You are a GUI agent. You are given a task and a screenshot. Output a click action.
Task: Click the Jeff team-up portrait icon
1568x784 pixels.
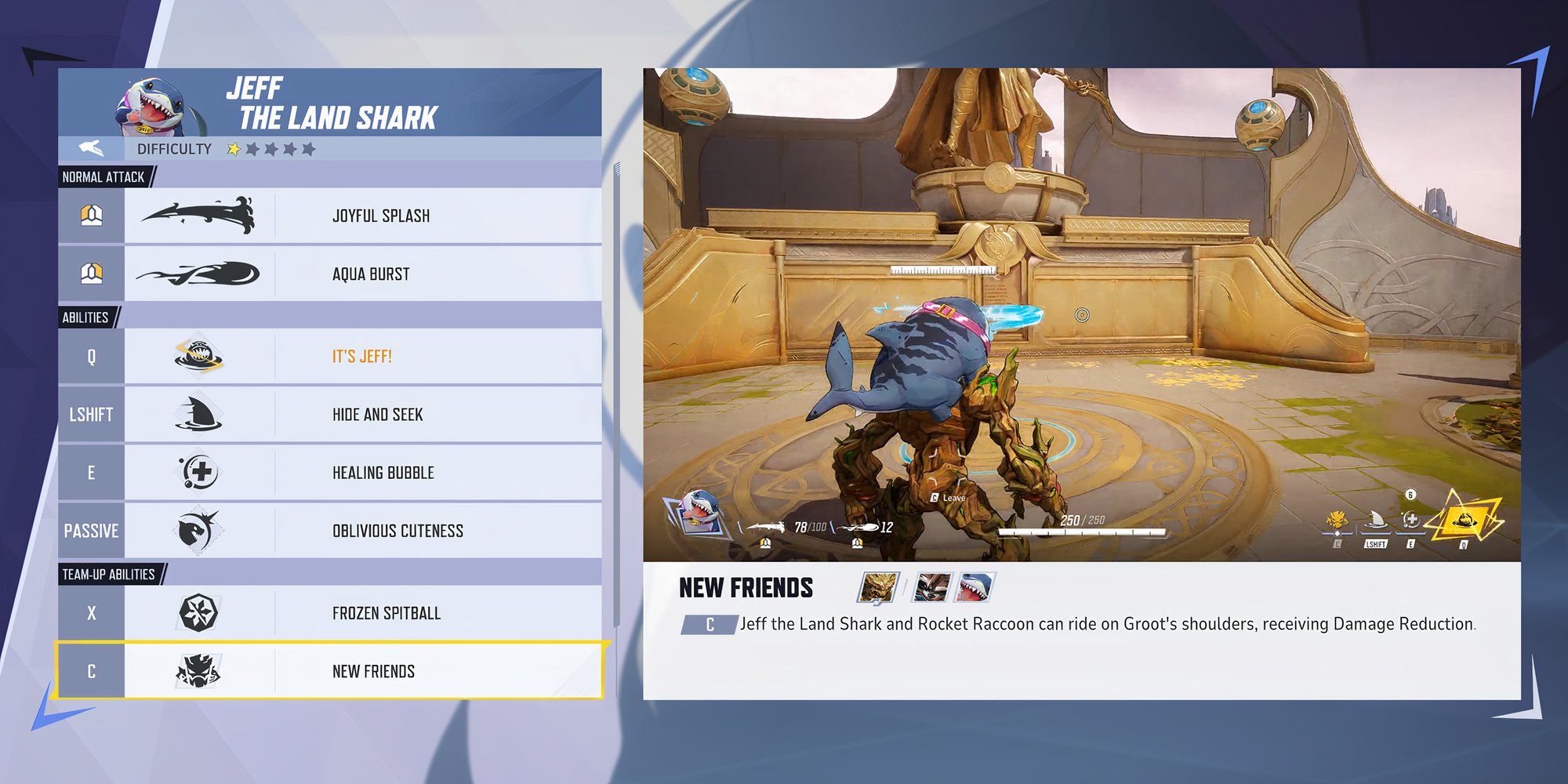(976, 587)
